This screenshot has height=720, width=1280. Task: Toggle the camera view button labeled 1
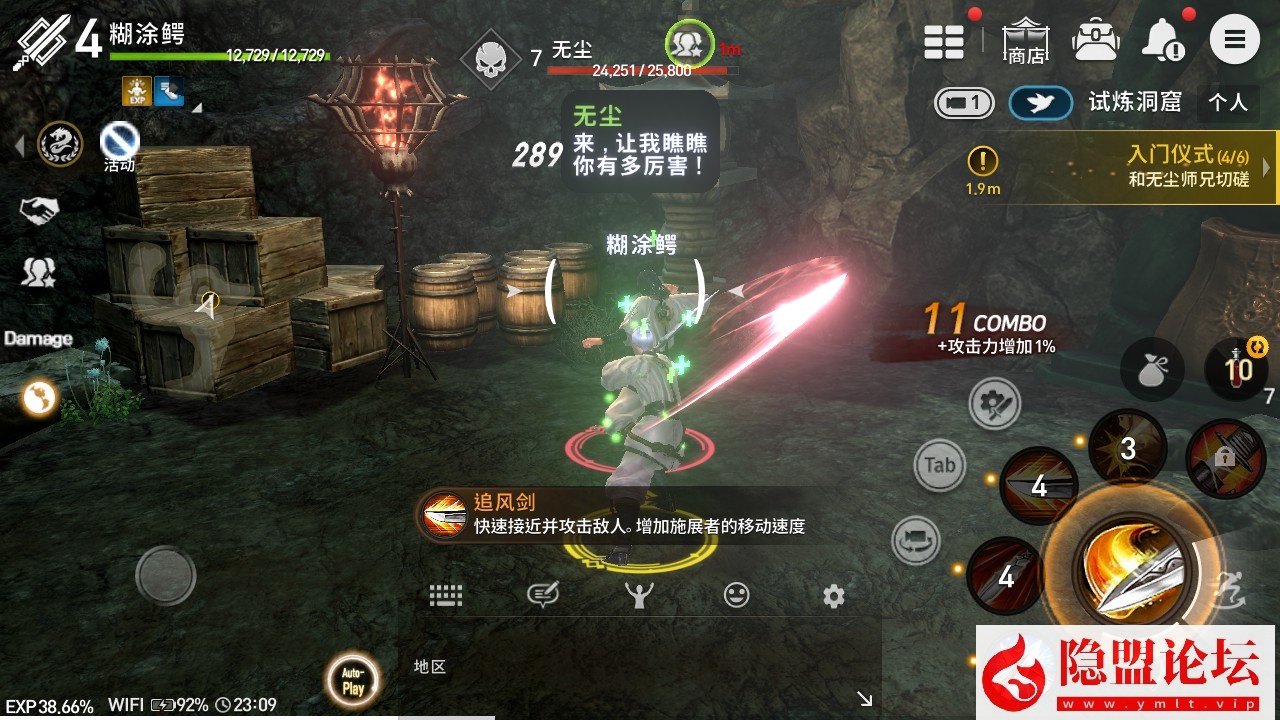click(962, 101)
